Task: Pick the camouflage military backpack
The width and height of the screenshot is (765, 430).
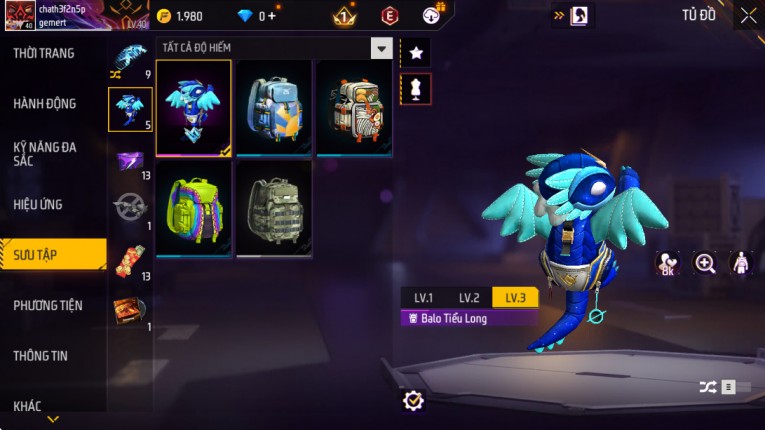Action: (x=274, y=208)
